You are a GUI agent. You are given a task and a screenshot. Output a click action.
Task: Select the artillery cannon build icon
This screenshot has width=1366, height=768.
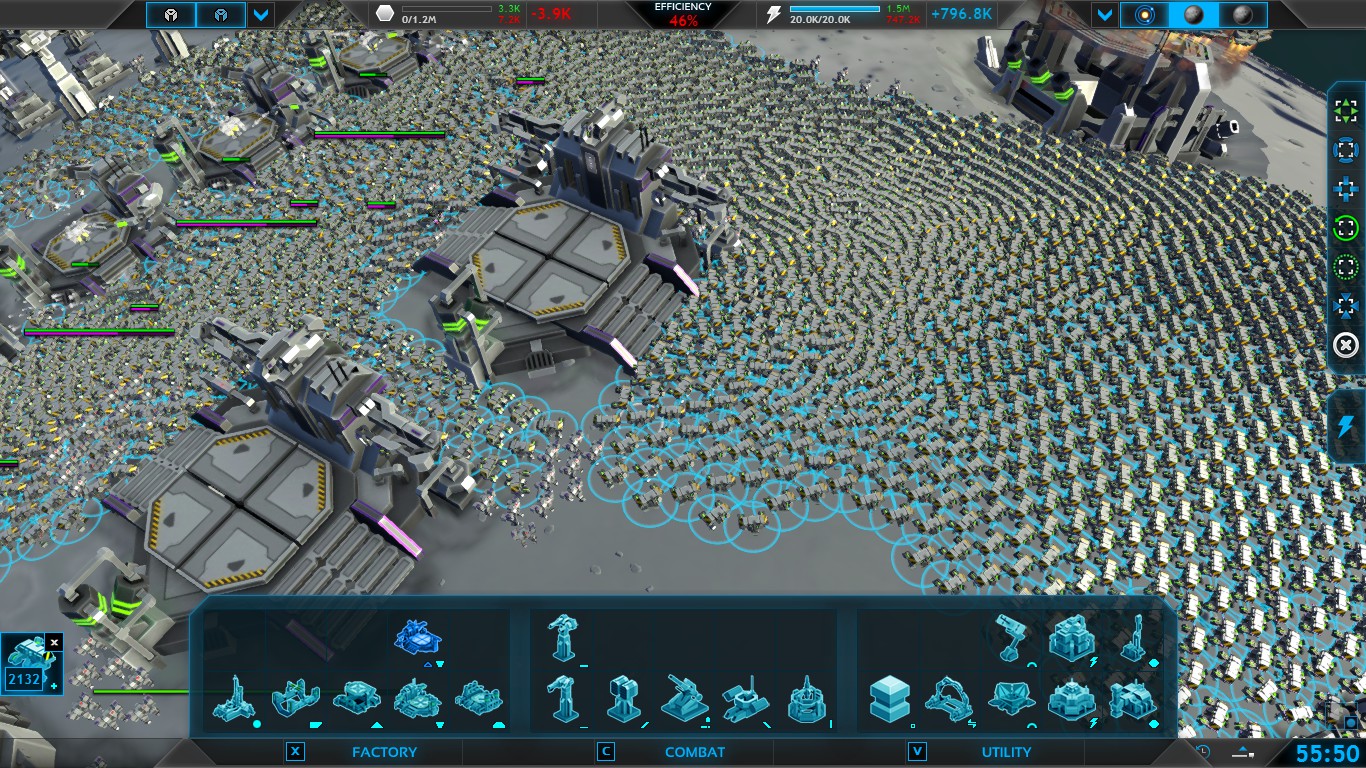tap(685, 698)
